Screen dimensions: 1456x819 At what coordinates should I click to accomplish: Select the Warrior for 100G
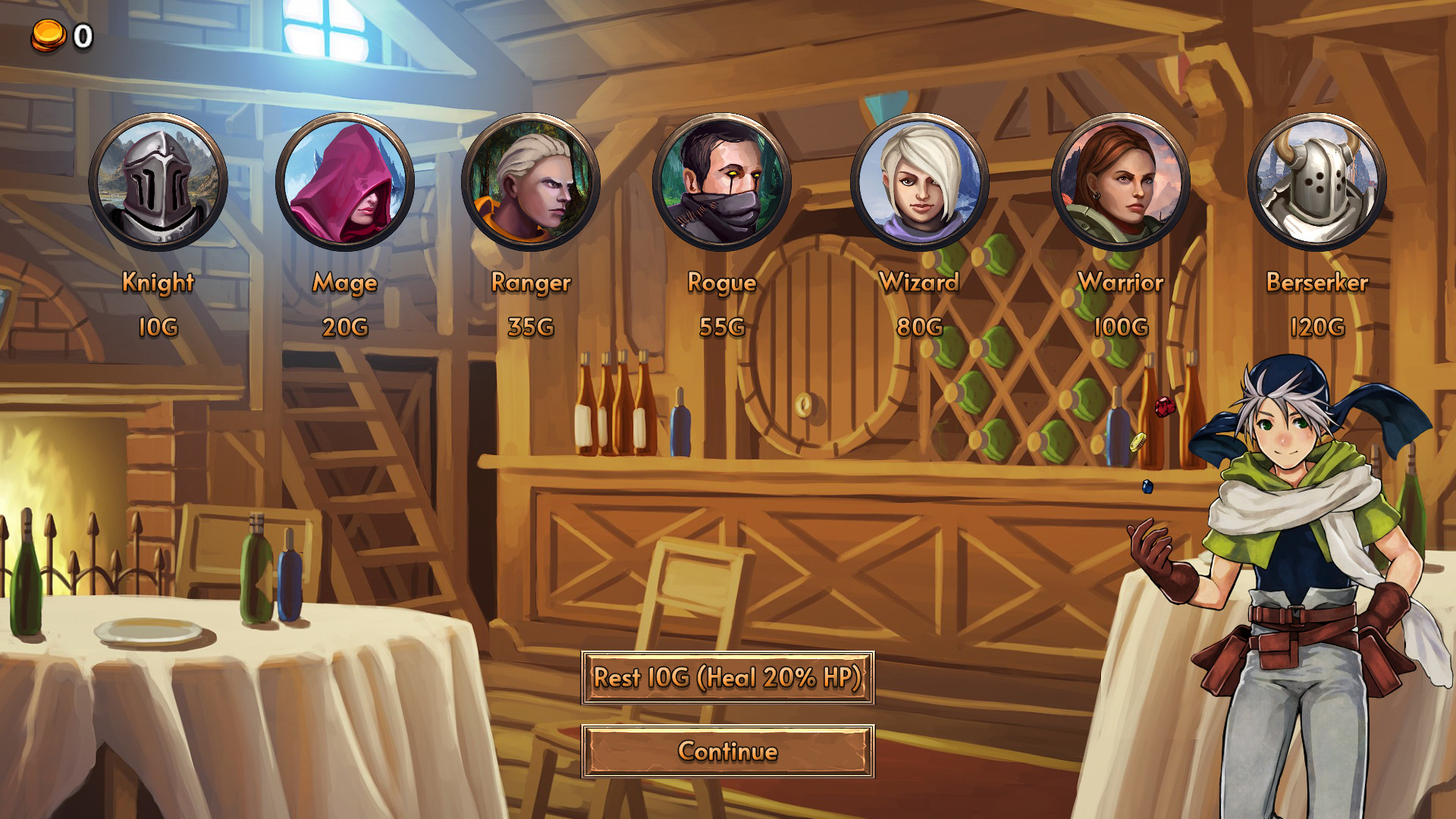click(1120, 182)
